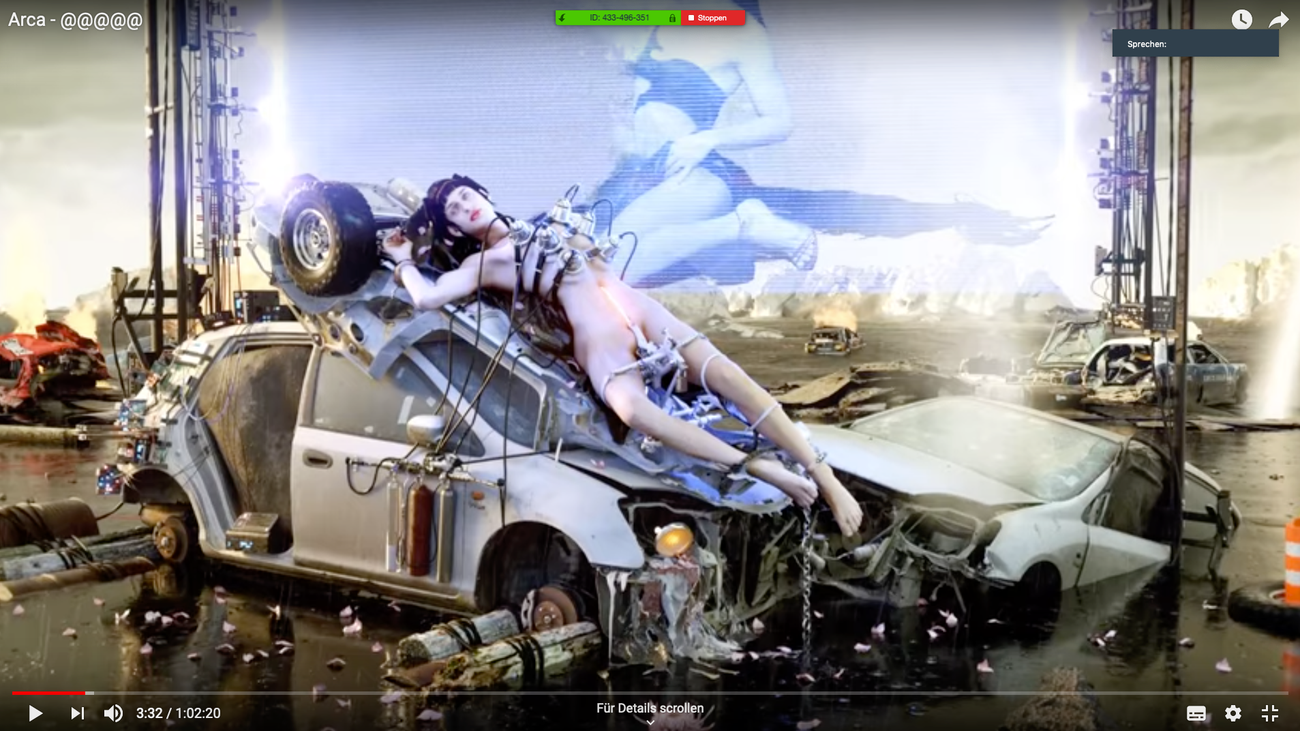1300x731 pixels.
Task: Play the paused video
Action: (x=35, y=713)
